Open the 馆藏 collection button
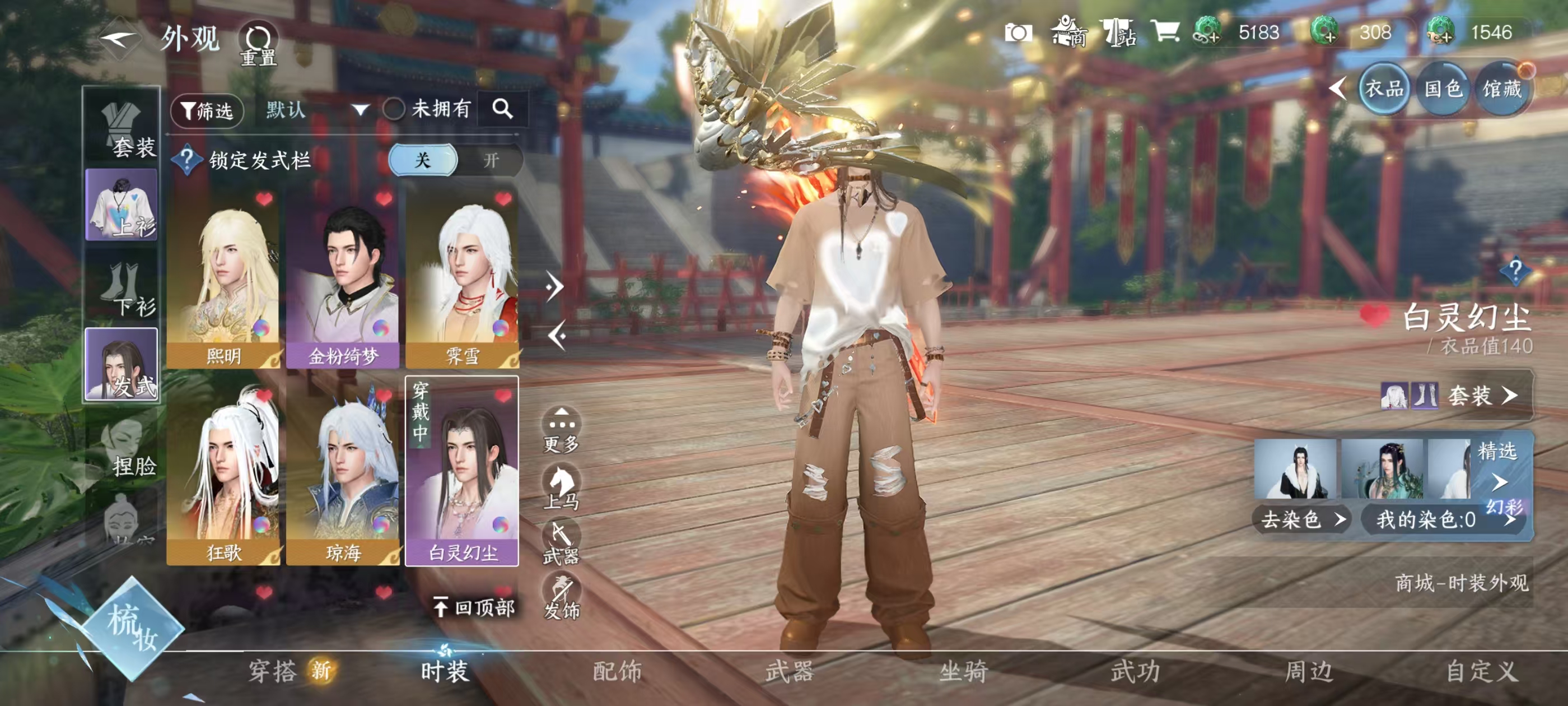 [x=1502, y=90]
